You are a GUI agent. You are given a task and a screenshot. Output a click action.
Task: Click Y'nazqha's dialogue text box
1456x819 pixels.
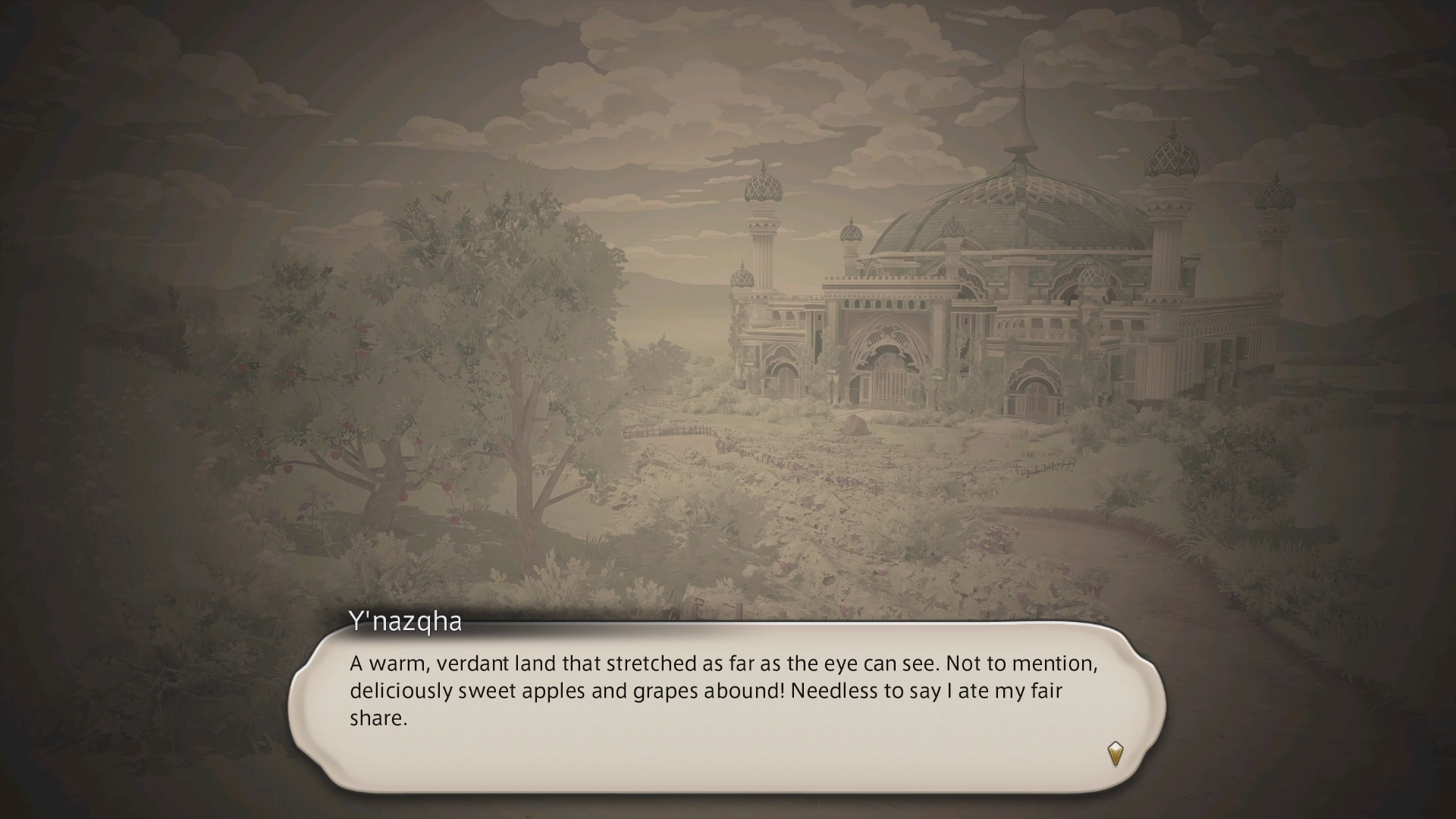pyautogui.click(x=726, y=706)
